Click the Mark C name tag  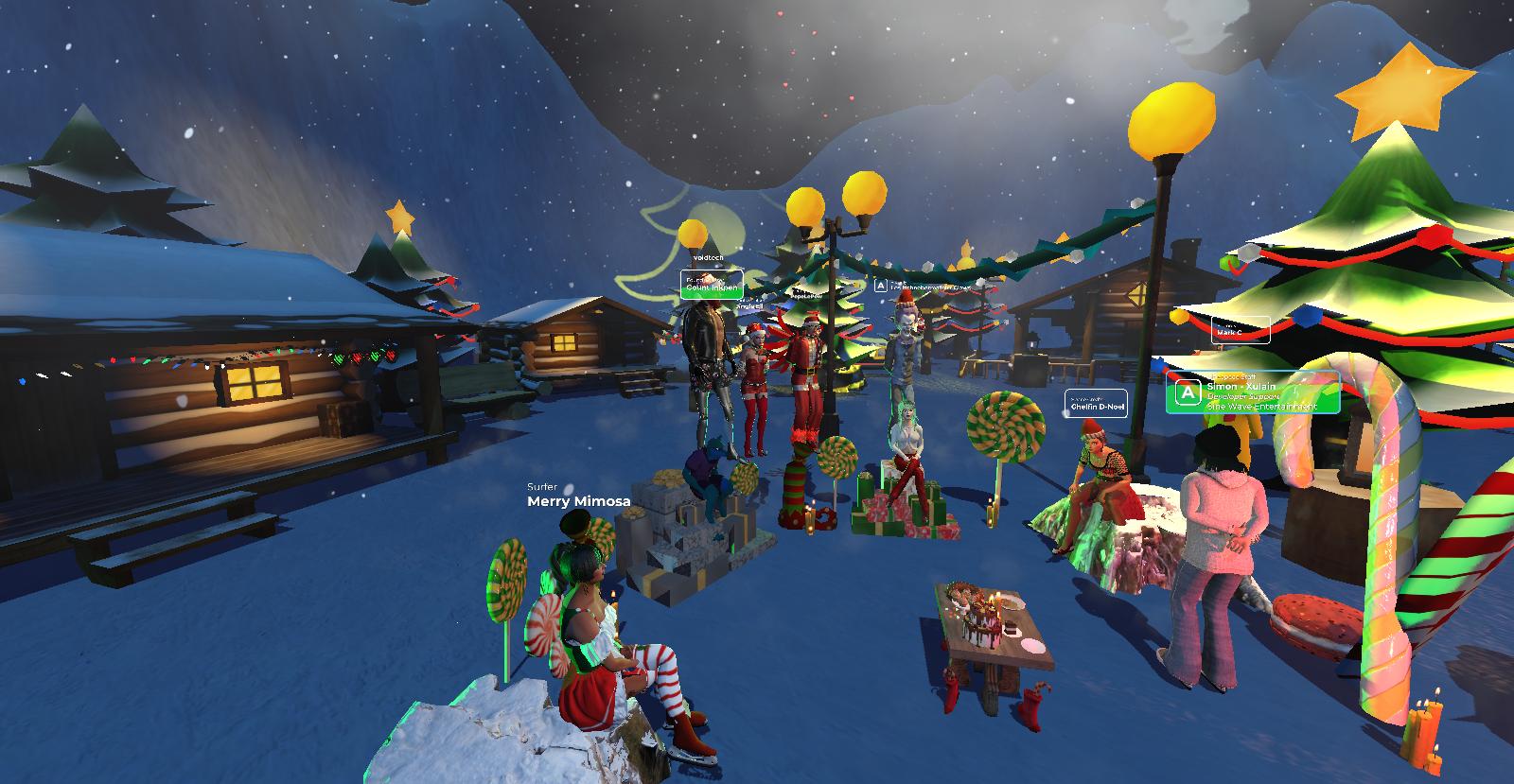click(1241, 330)
